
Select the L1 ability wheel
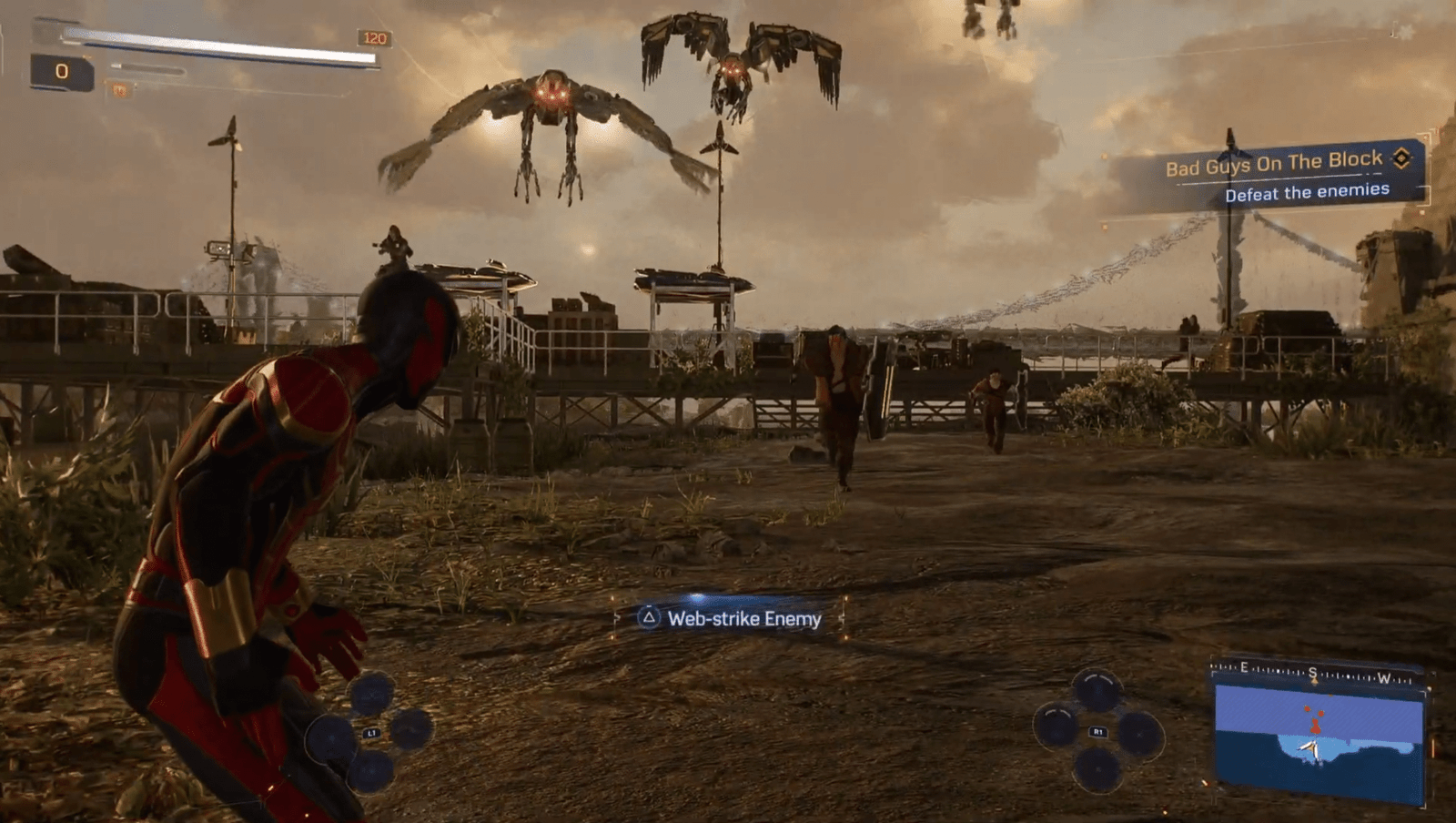coord(370,732)
